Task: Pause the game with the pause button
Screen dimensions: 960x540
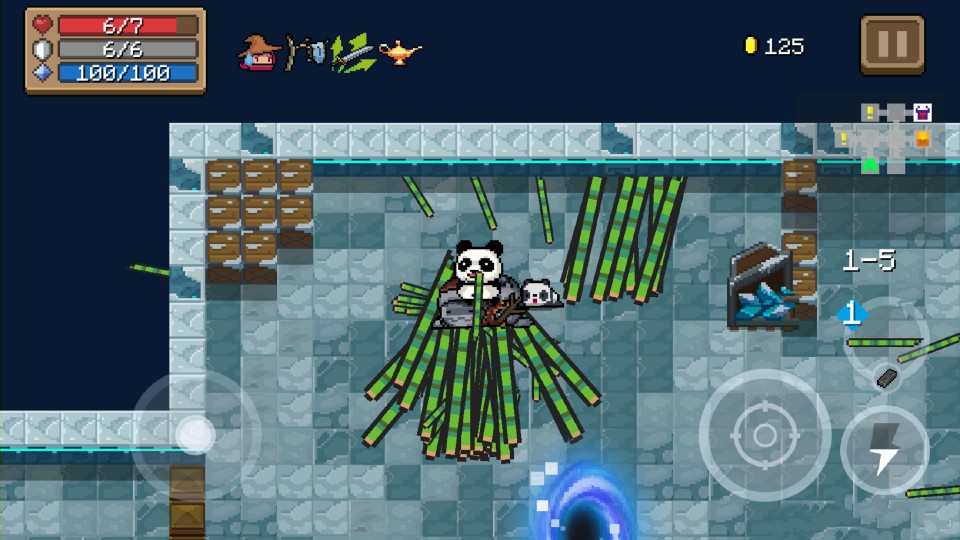Action: coord(892,45)
